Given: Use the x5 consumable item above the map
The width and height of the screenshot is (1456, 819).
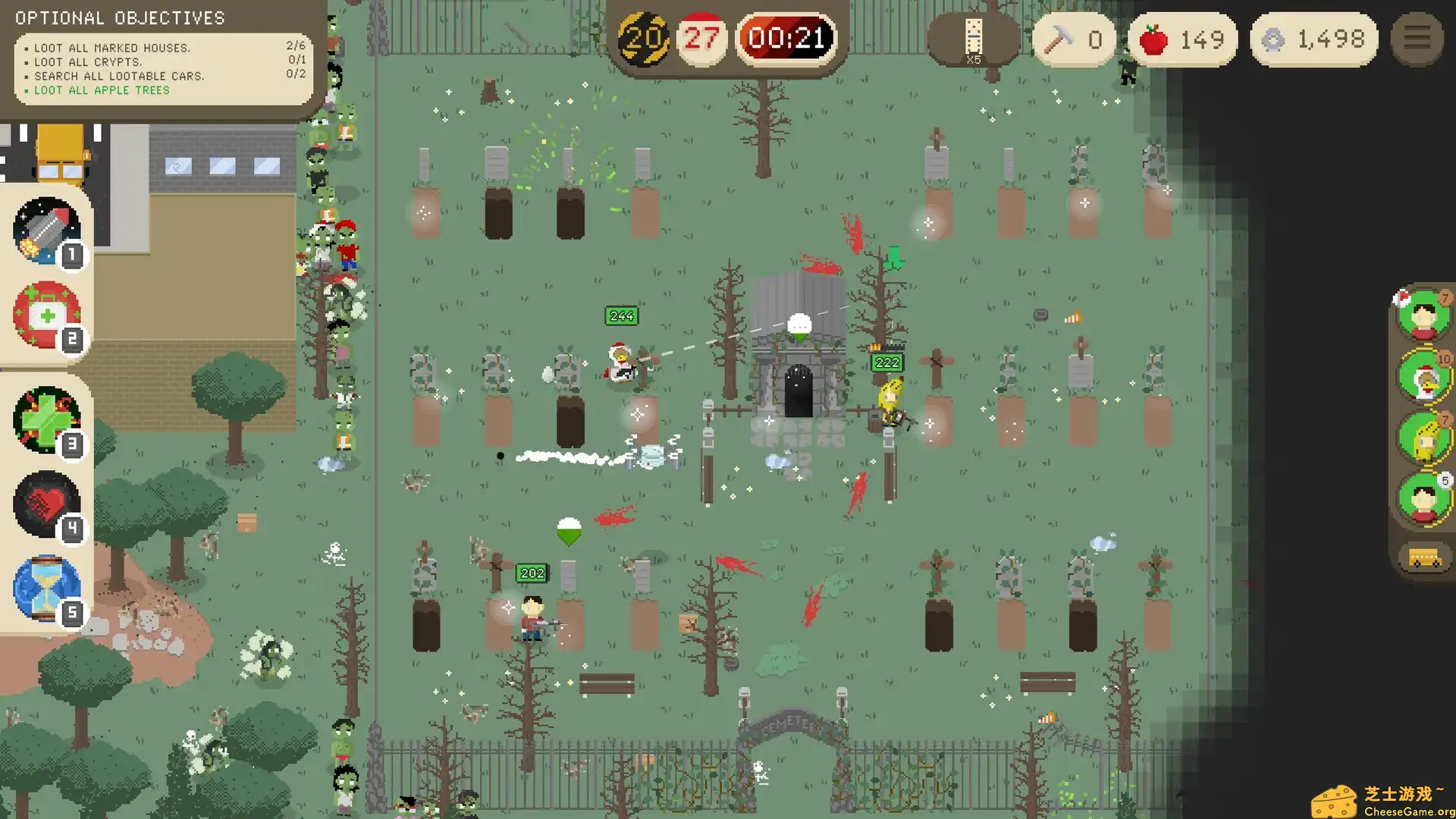Looking at the screenshot, I should [x=972, y=34].
